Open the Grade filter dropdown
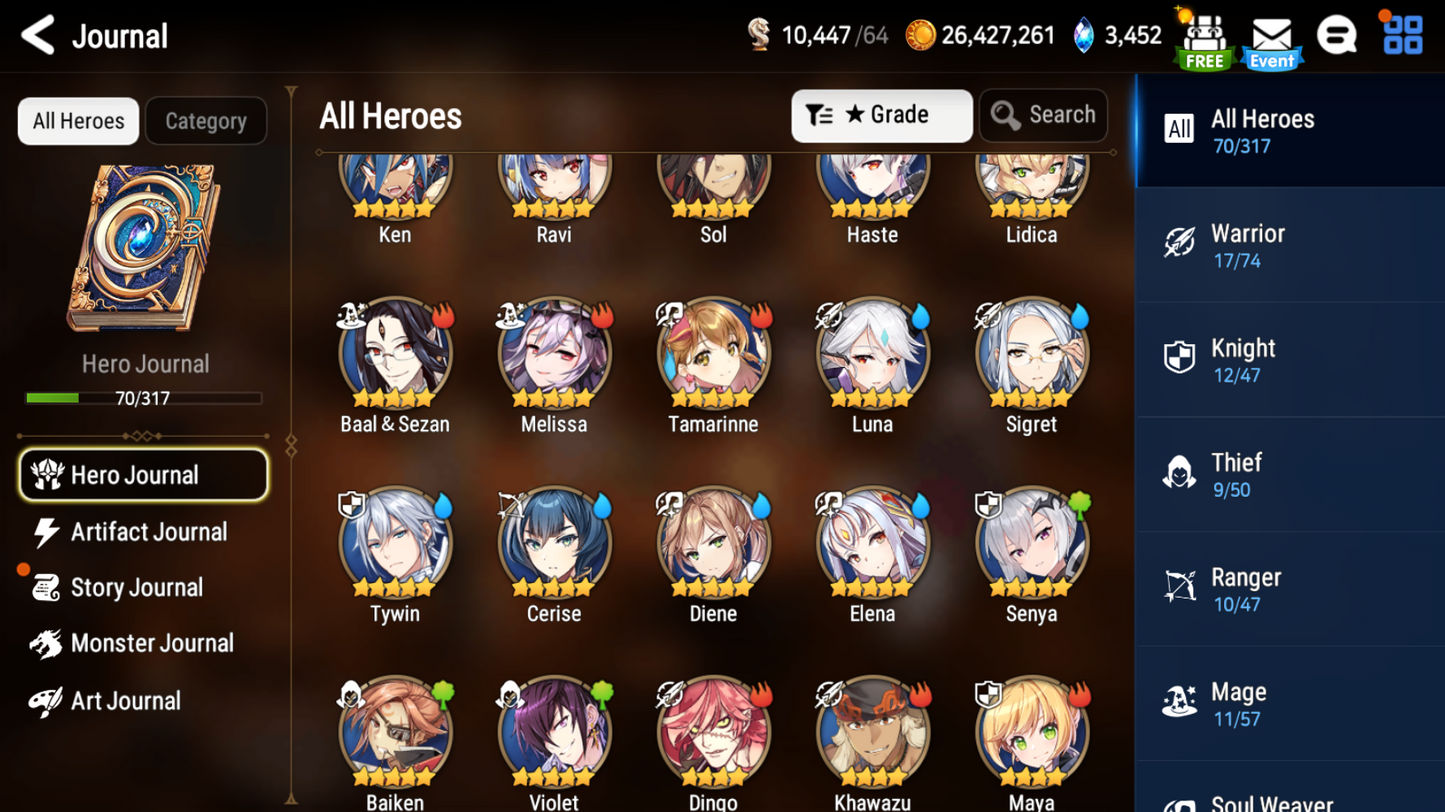Screen dimensions: 1445x812 (x=881, y=116)
